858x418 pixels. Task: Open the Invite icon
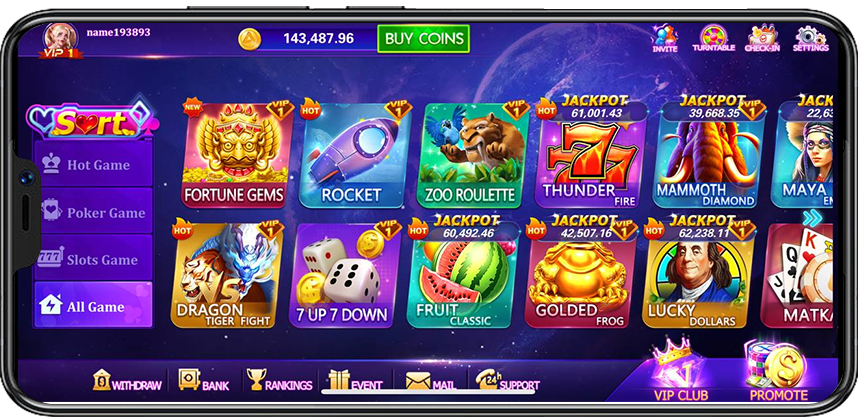point(665,38)
